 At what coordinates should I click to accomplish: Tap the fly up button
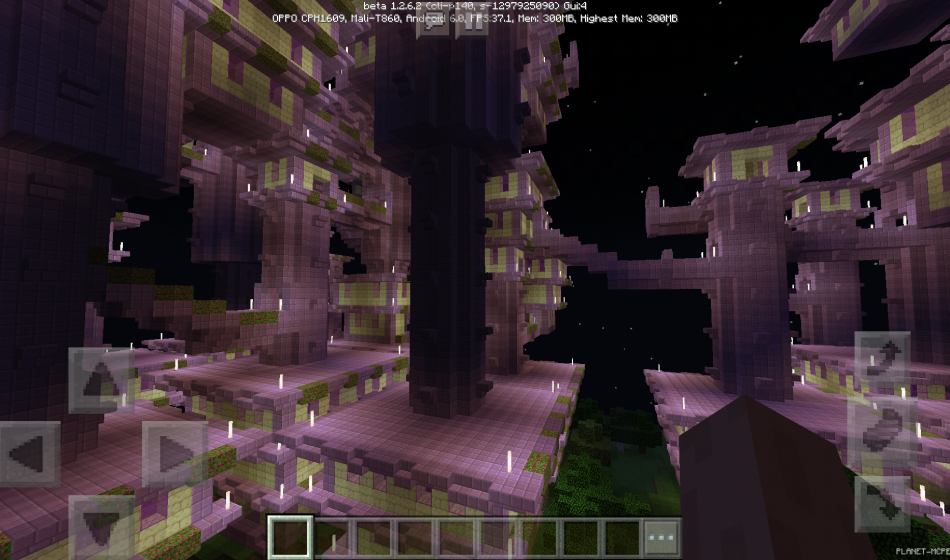882,360
